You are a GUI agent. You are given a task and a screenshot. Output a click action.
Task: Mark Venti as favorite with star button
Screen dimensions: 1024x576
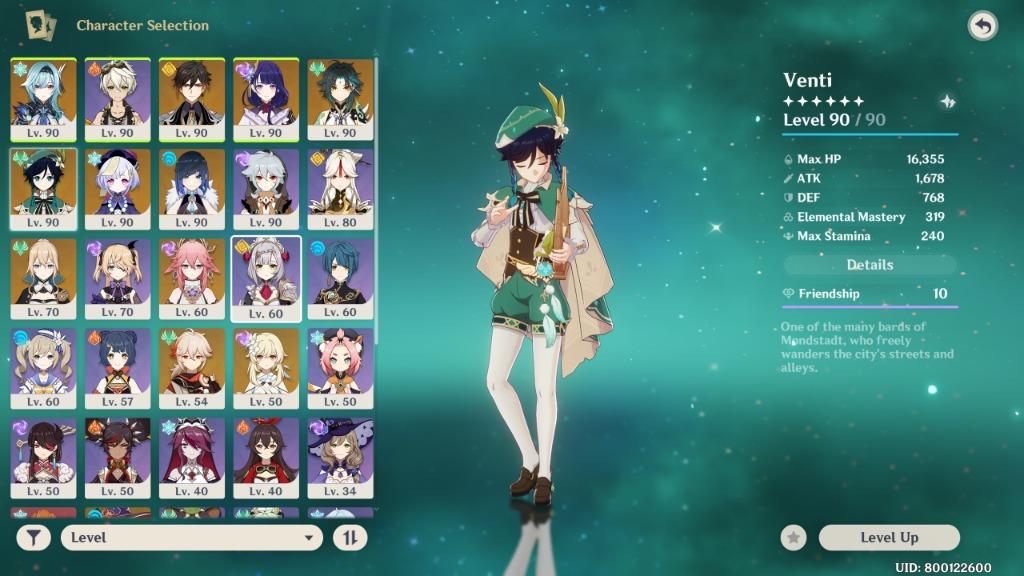[794, 538]
